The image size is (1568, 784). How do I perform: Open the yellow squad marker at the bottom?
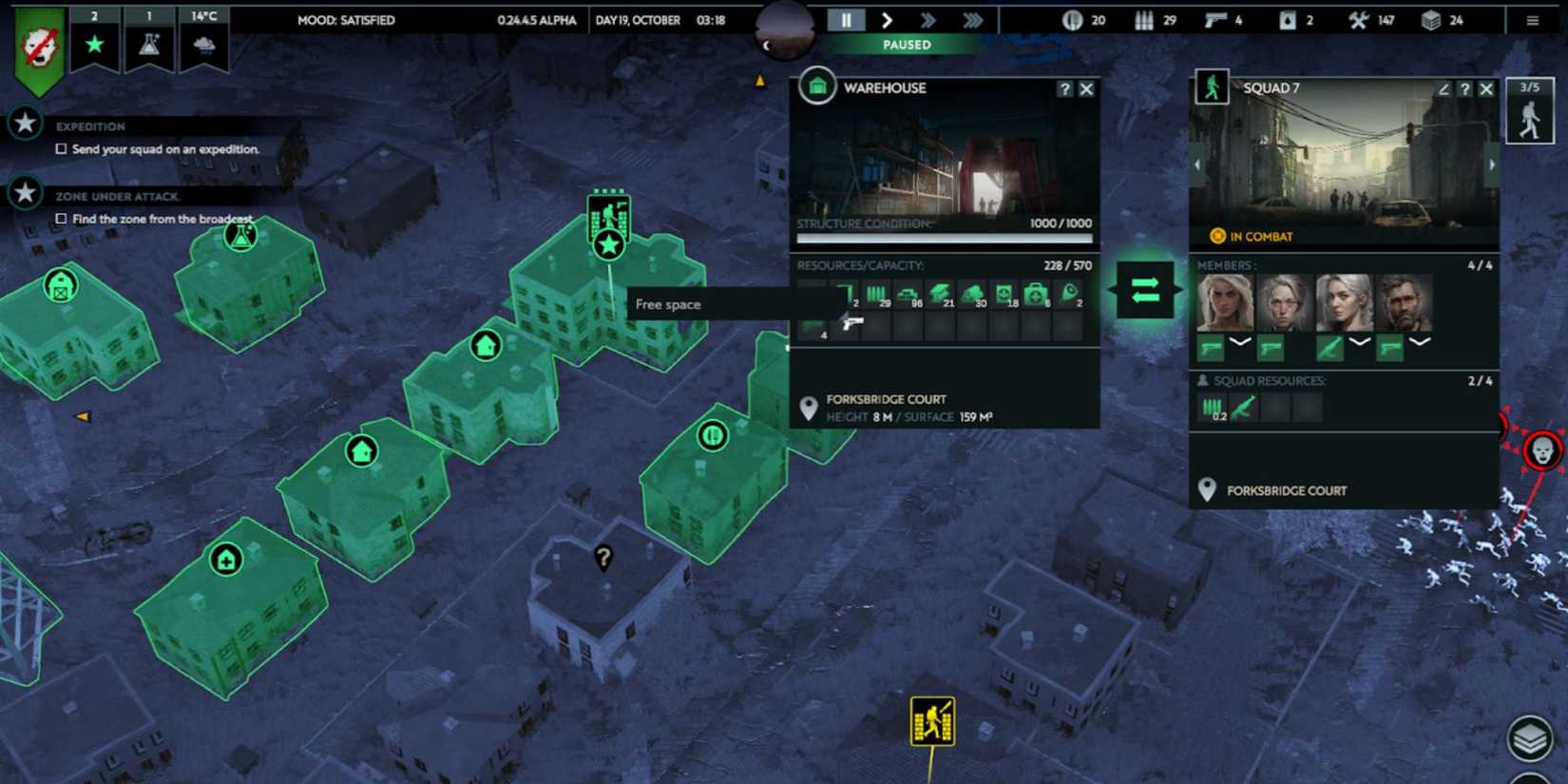tap(932, 722)
